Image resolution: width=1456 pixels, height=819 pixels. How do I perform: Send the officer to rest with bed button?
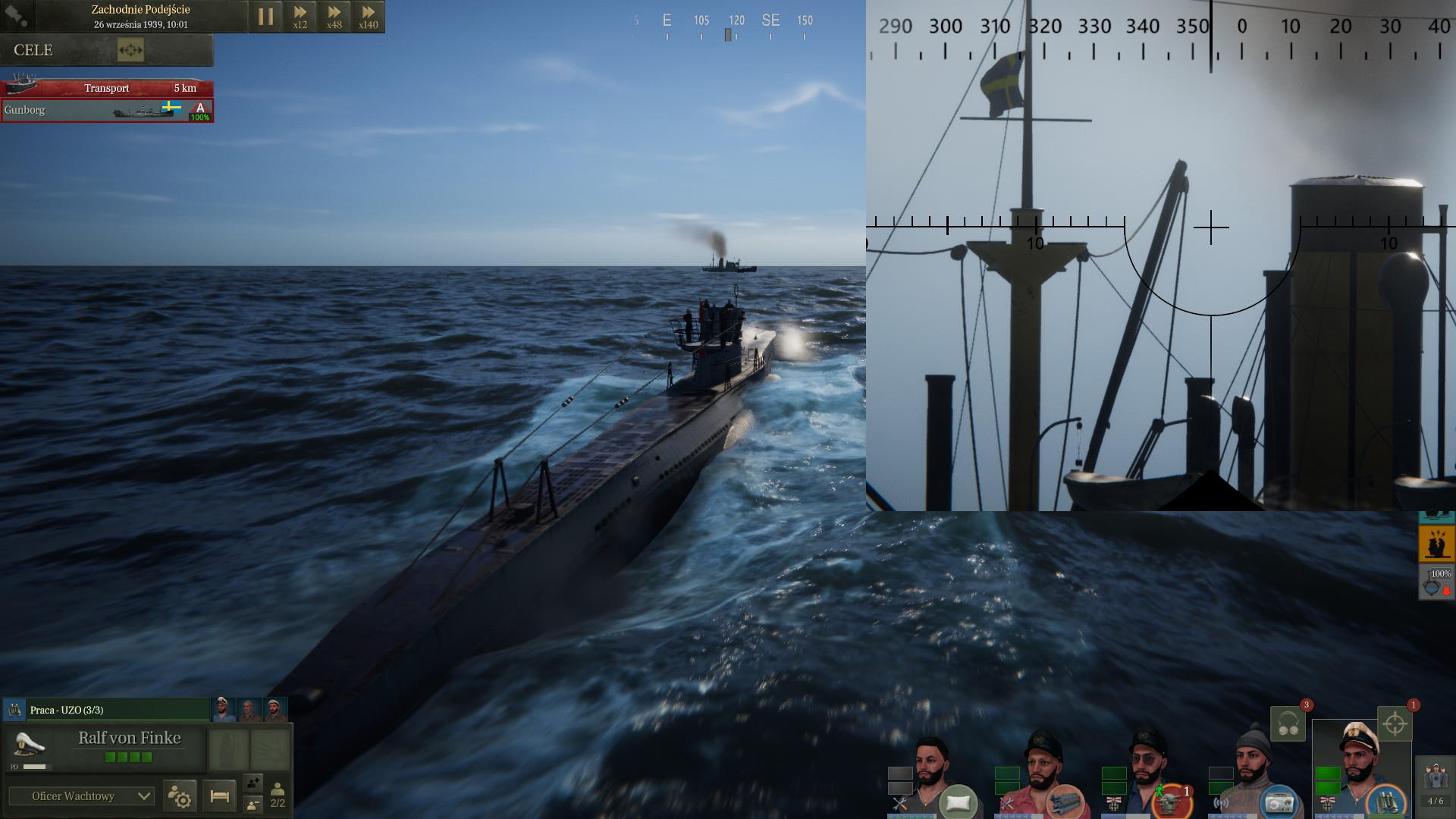(219, 796)
